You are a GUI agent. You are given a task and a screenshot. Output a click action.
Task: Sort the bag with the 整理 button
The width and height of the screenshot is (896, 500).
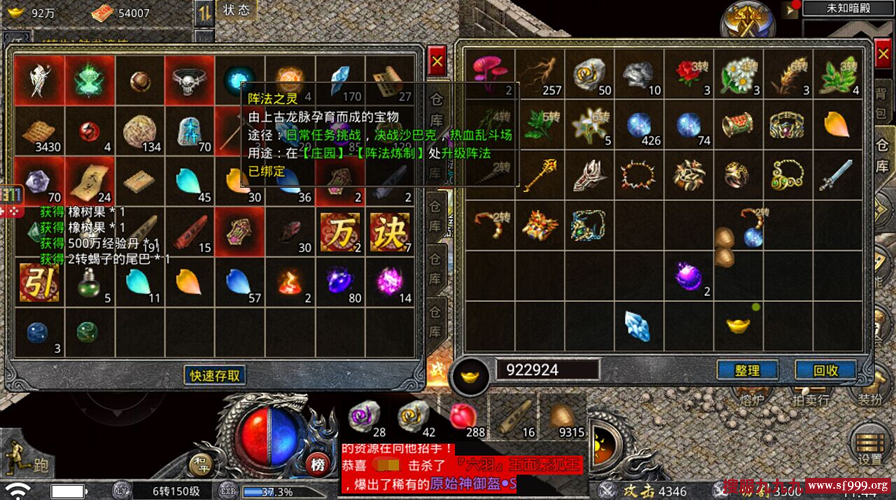(x=747, y=370)
